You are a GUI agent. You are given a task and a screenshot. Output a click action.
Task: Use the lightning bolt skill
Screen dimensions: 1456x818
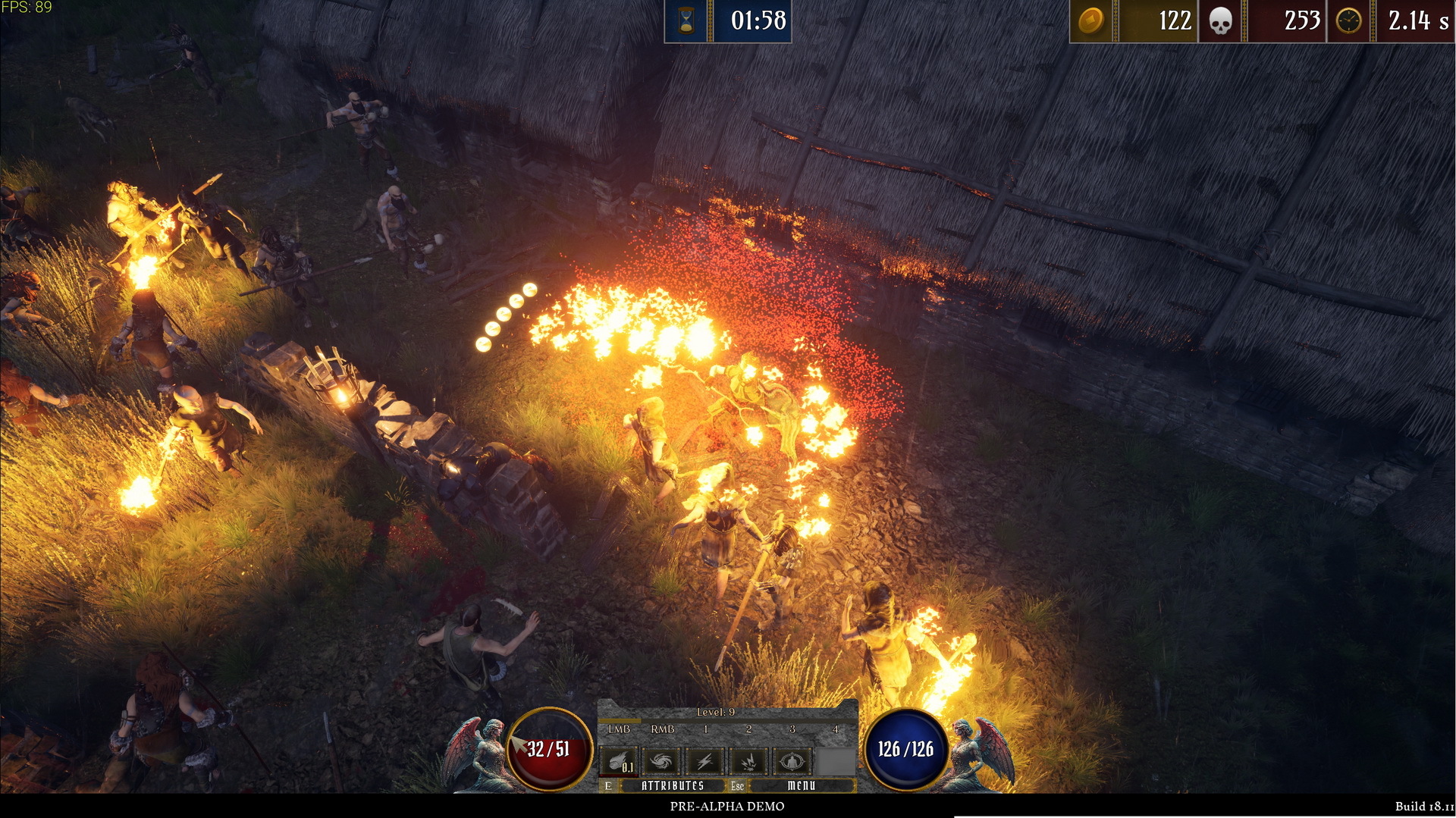point(704,760)
